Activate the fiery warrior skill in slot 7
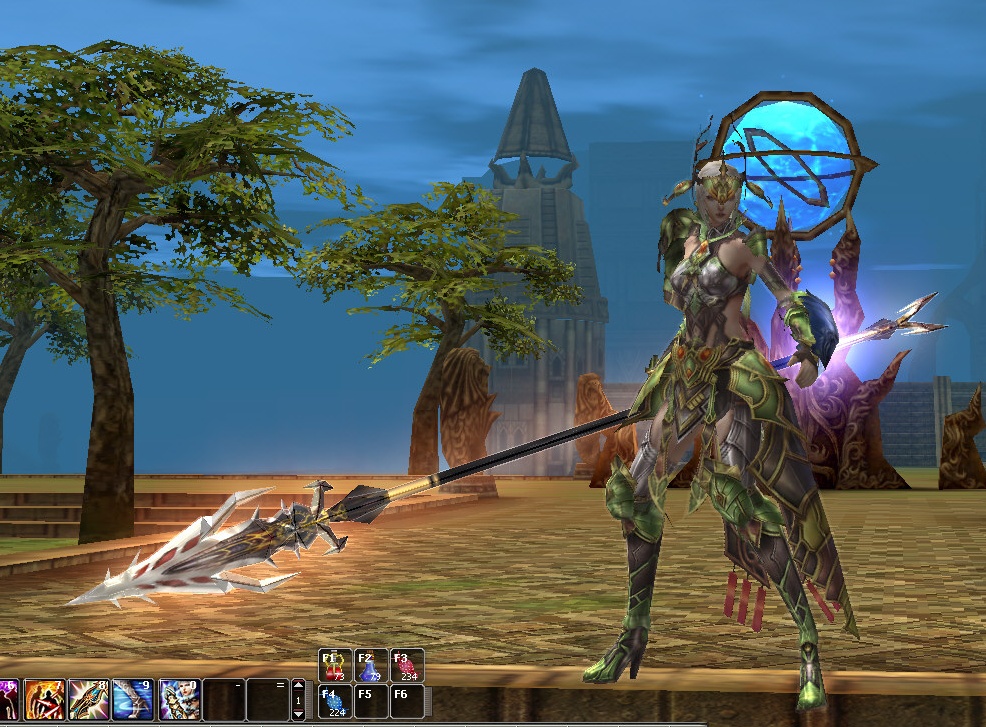The height and width of the screenshot is (727, 986). pos(44,698)
